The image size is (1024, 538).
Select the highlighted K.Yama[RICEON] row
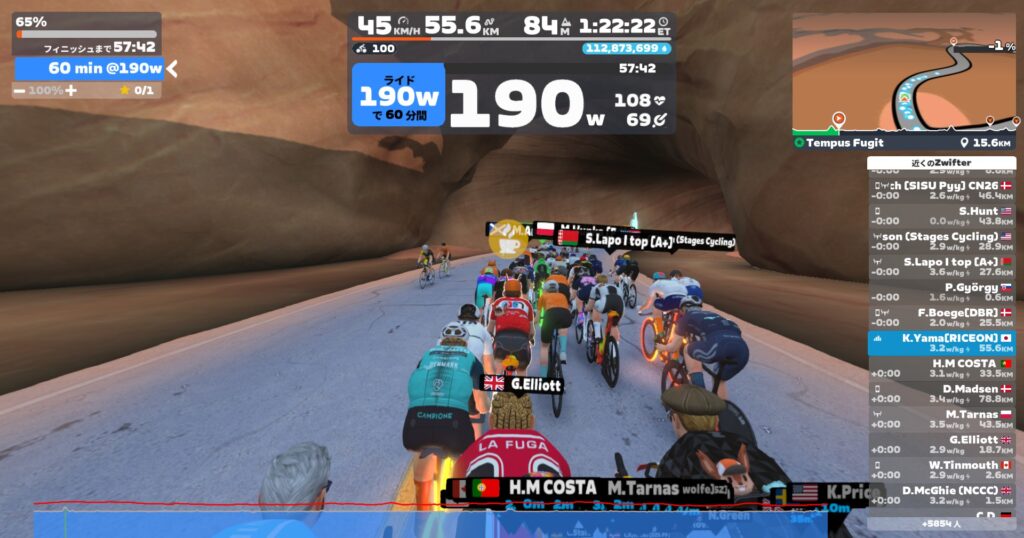pos(941,343)
